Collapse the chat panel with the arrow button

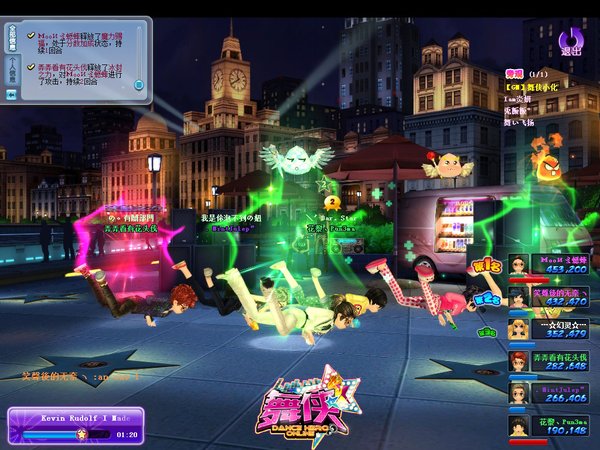(x=12, y=94)
